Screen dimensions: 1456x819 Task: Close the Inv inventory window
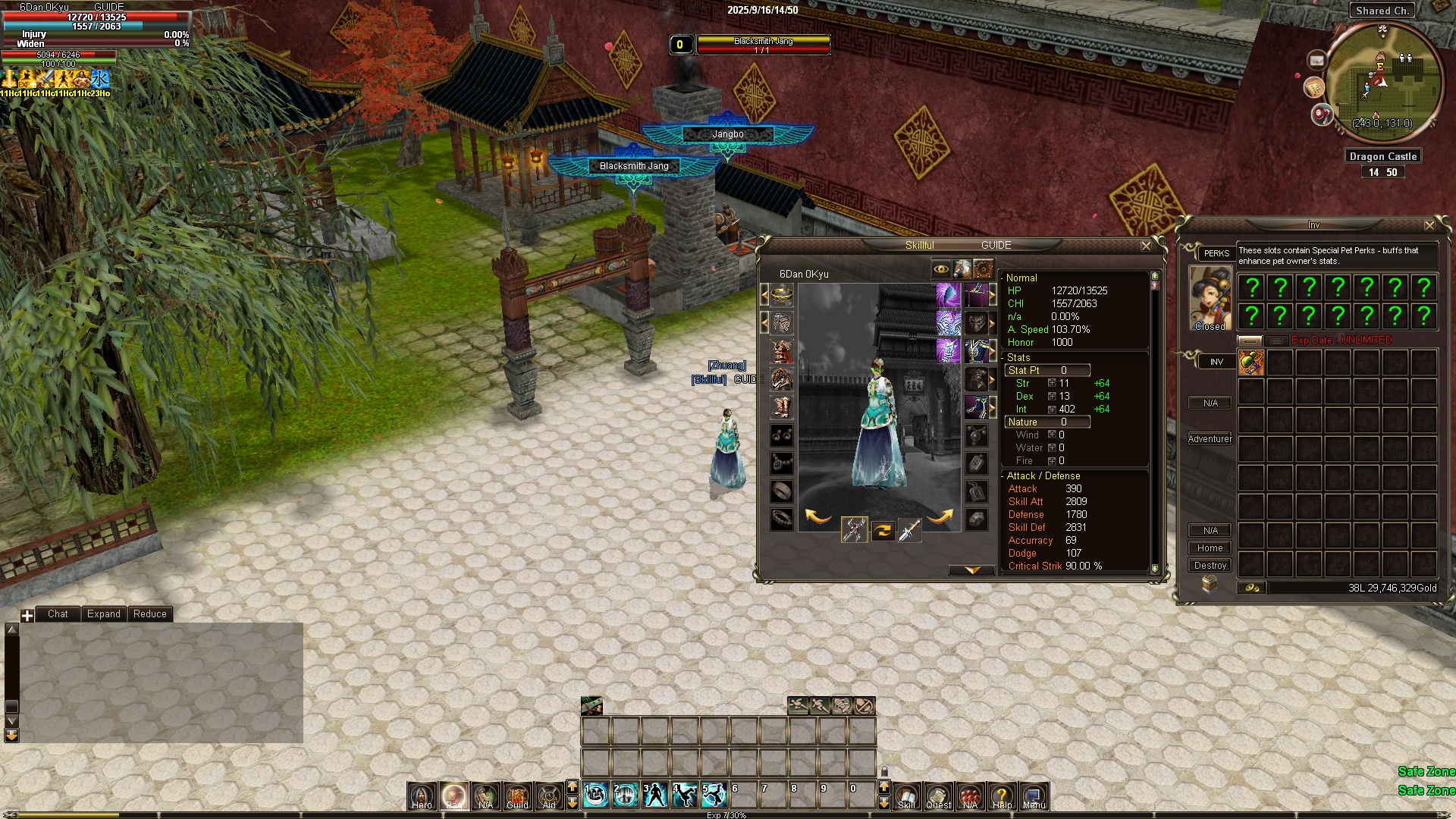(x=1429, y=225)
